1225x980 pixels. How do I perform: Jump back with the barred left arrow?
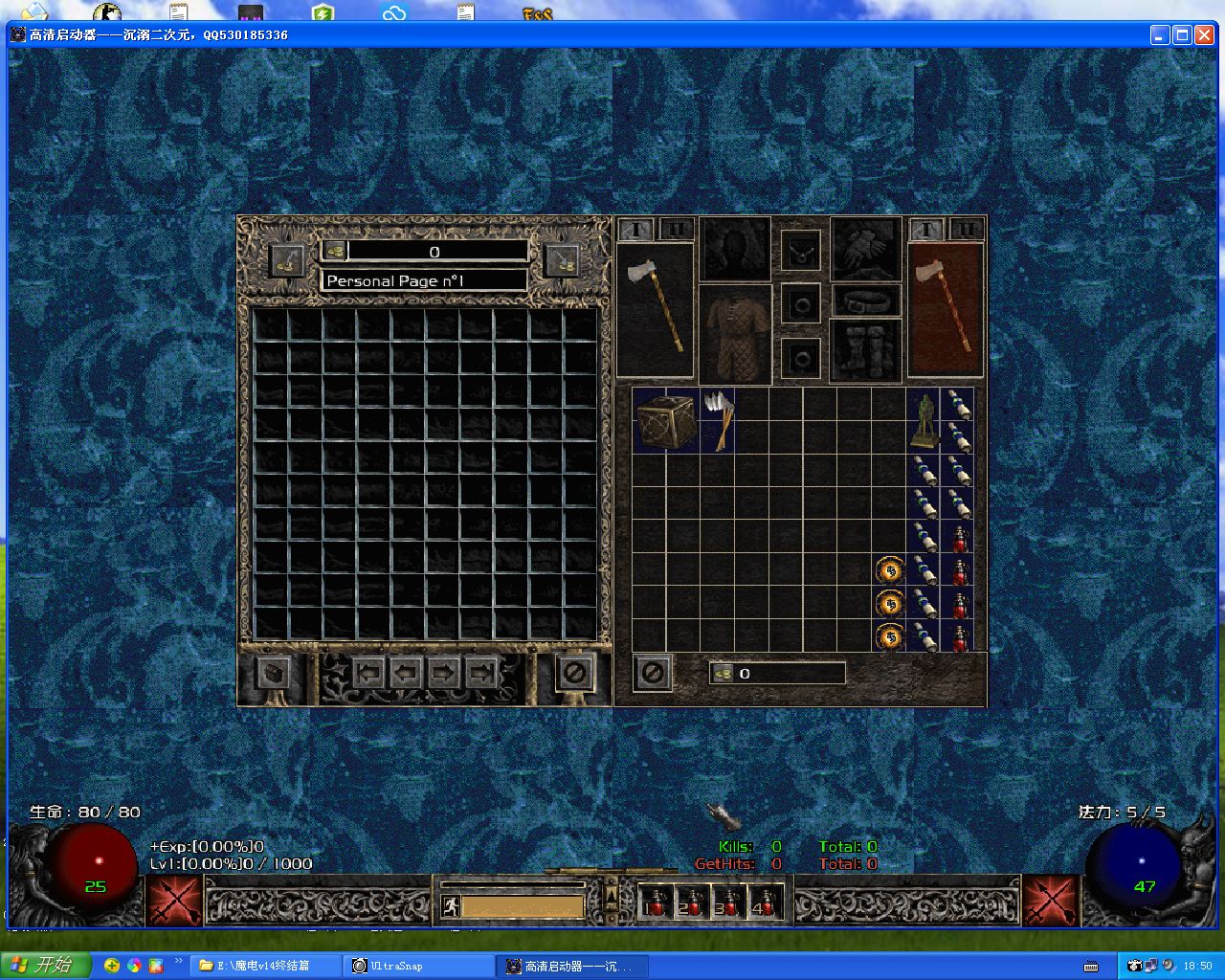click(x=368, y=673)
